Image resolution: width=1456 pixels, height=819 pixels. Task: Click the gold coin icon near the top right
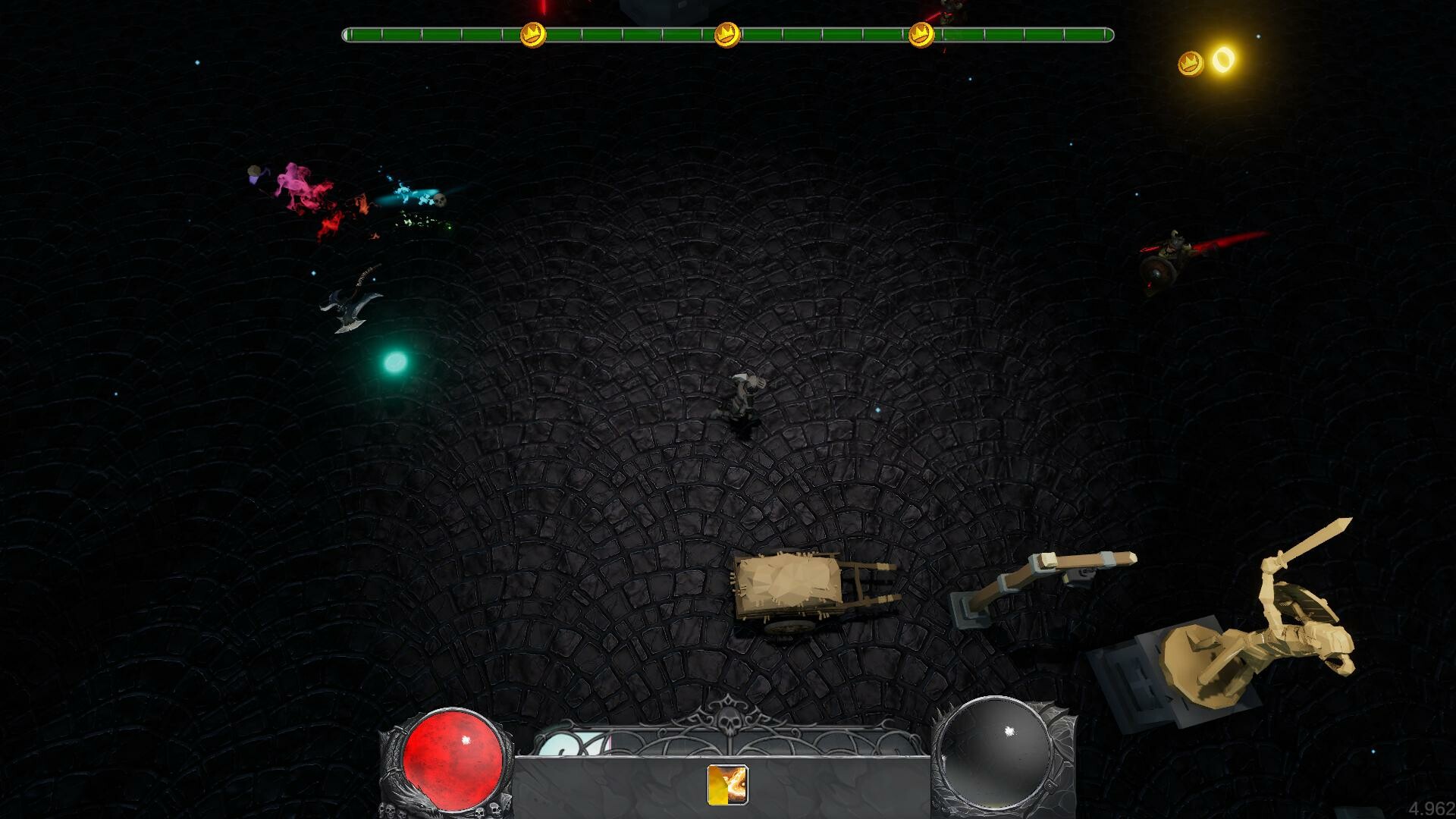coord(1191,62)
